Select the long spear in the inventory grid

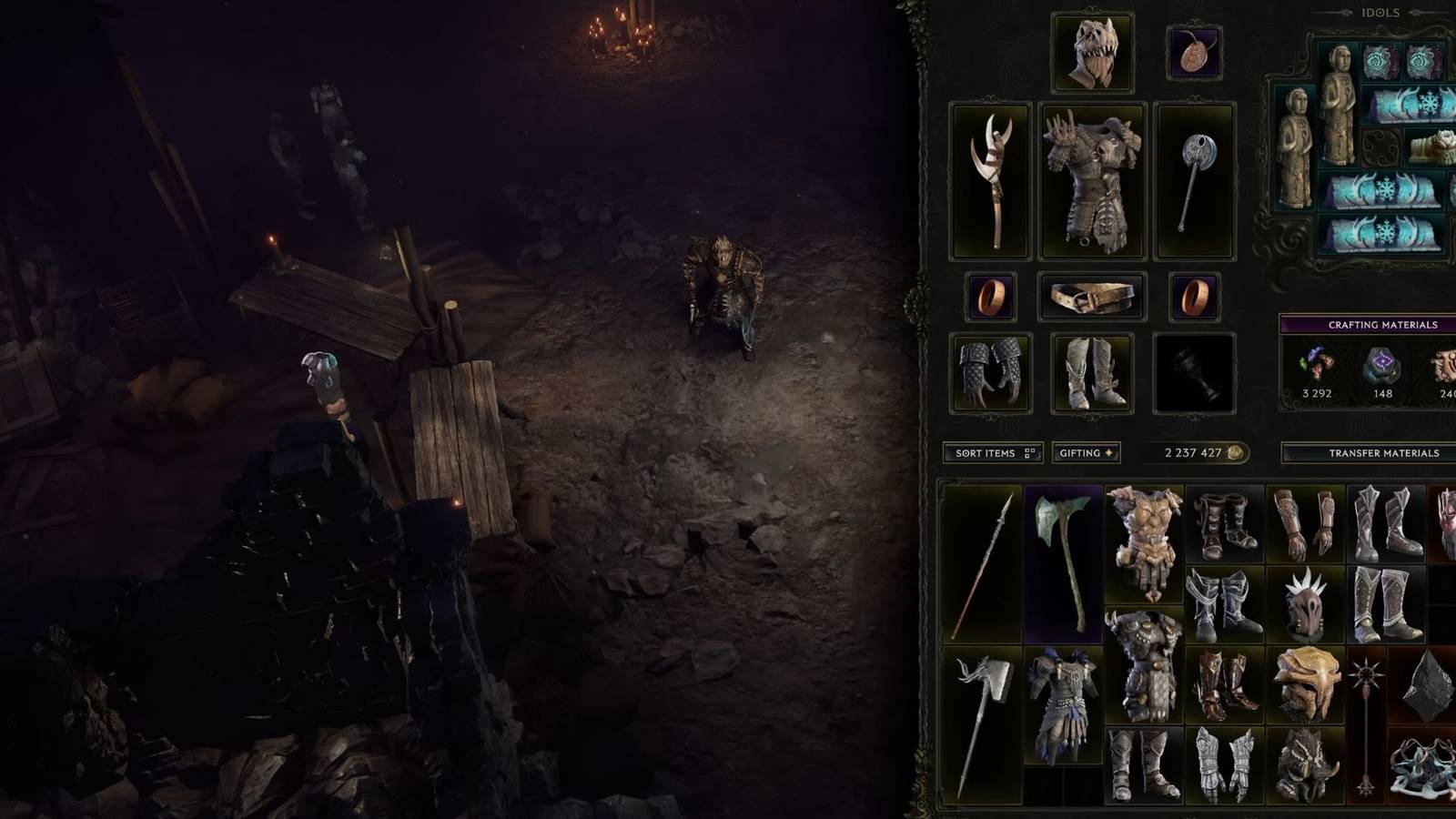pos(981,564)
